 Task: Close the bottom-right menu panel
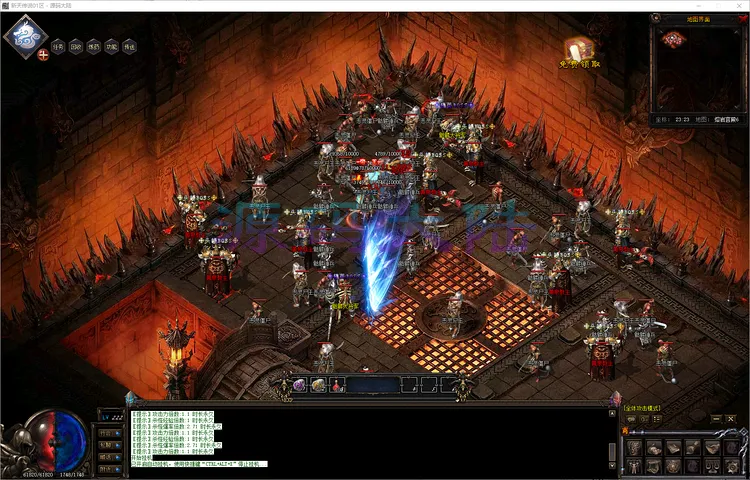[731, 417]
